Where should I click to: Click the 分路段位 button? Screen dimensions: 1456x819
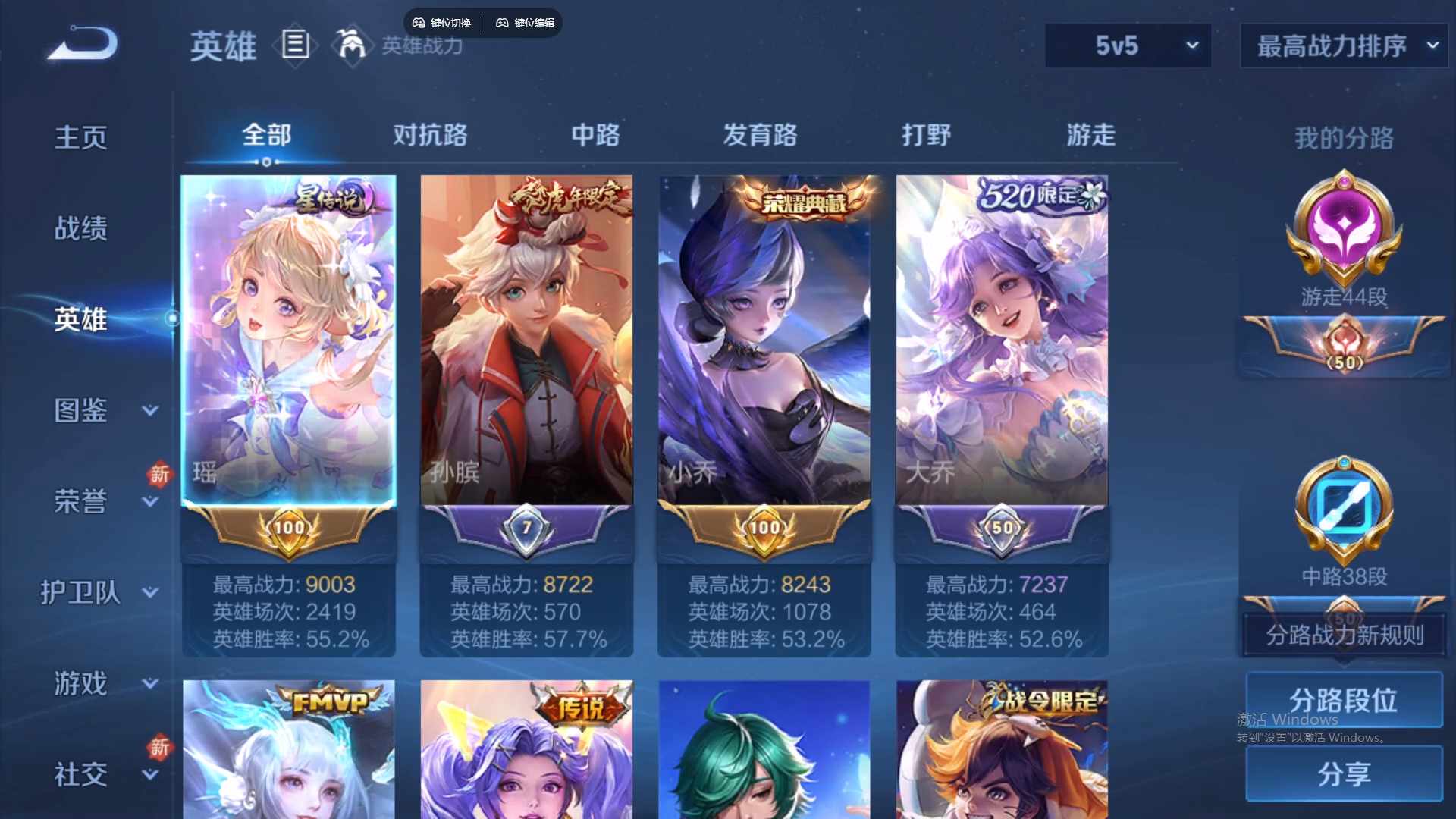[x=1343, y=699]
